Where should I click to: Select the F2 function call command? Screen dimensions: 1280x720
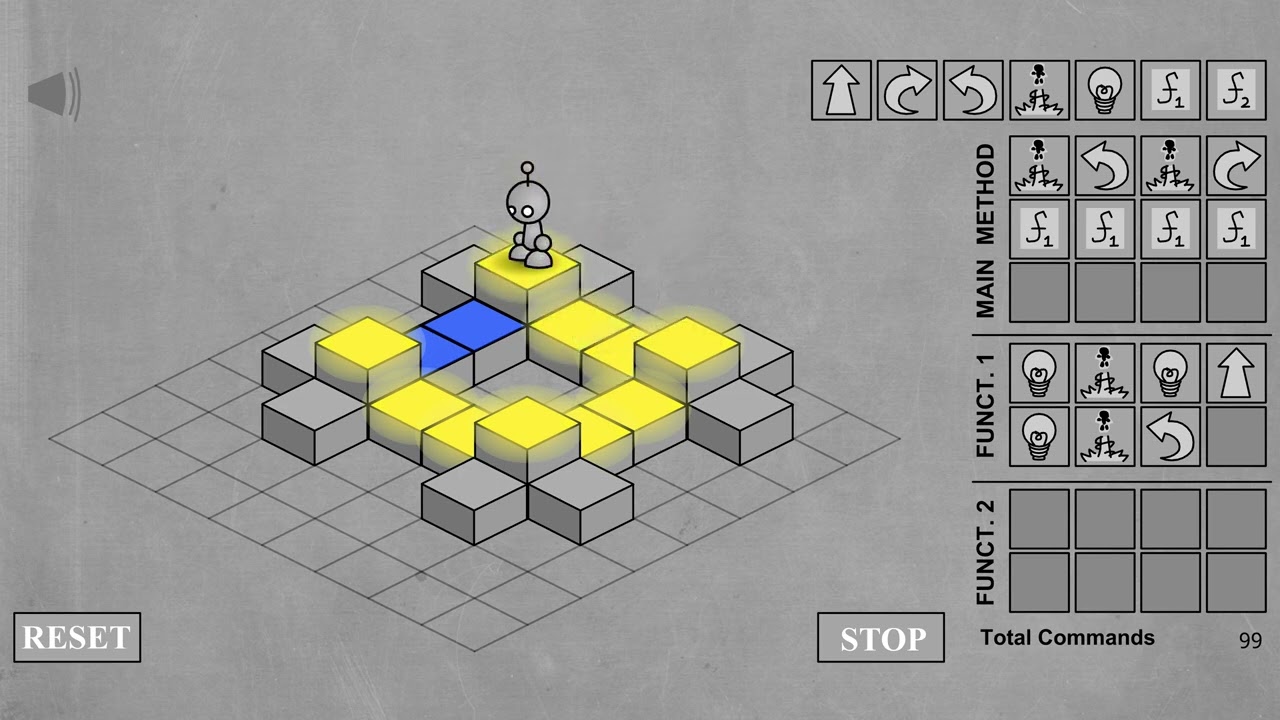(x=1236, y=90)
